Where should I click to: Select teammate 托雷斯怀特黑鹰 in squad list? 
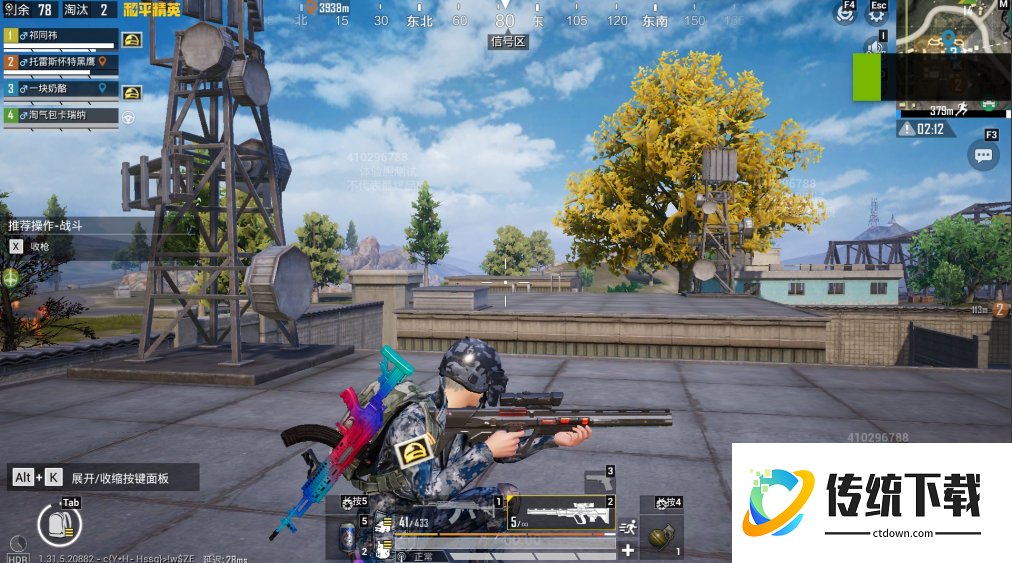(x=60, y=62)
